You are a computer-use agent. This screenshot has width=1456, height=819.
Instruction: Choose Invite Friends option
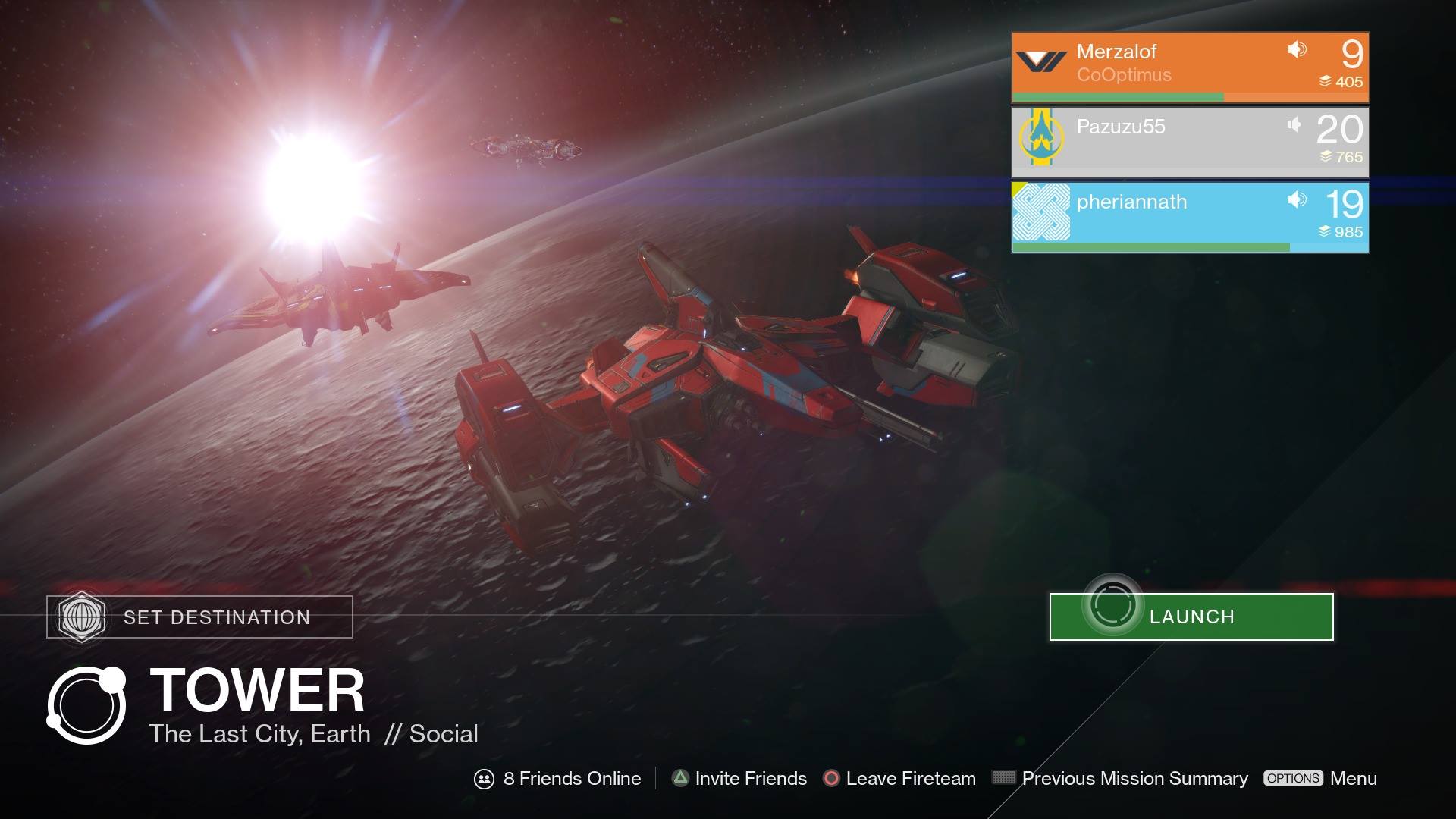point(739,778)
